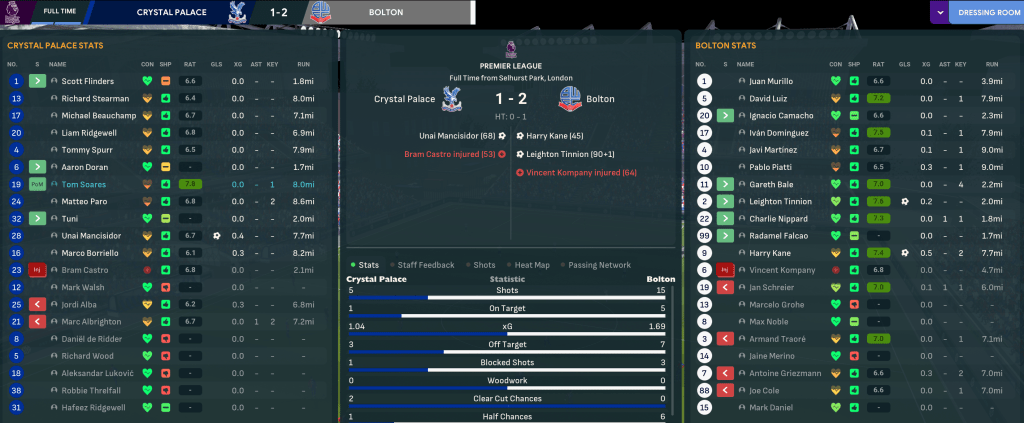
Task: Select Bram Castro injured player row
Action: pyautogui.click(x=82, y=270)
